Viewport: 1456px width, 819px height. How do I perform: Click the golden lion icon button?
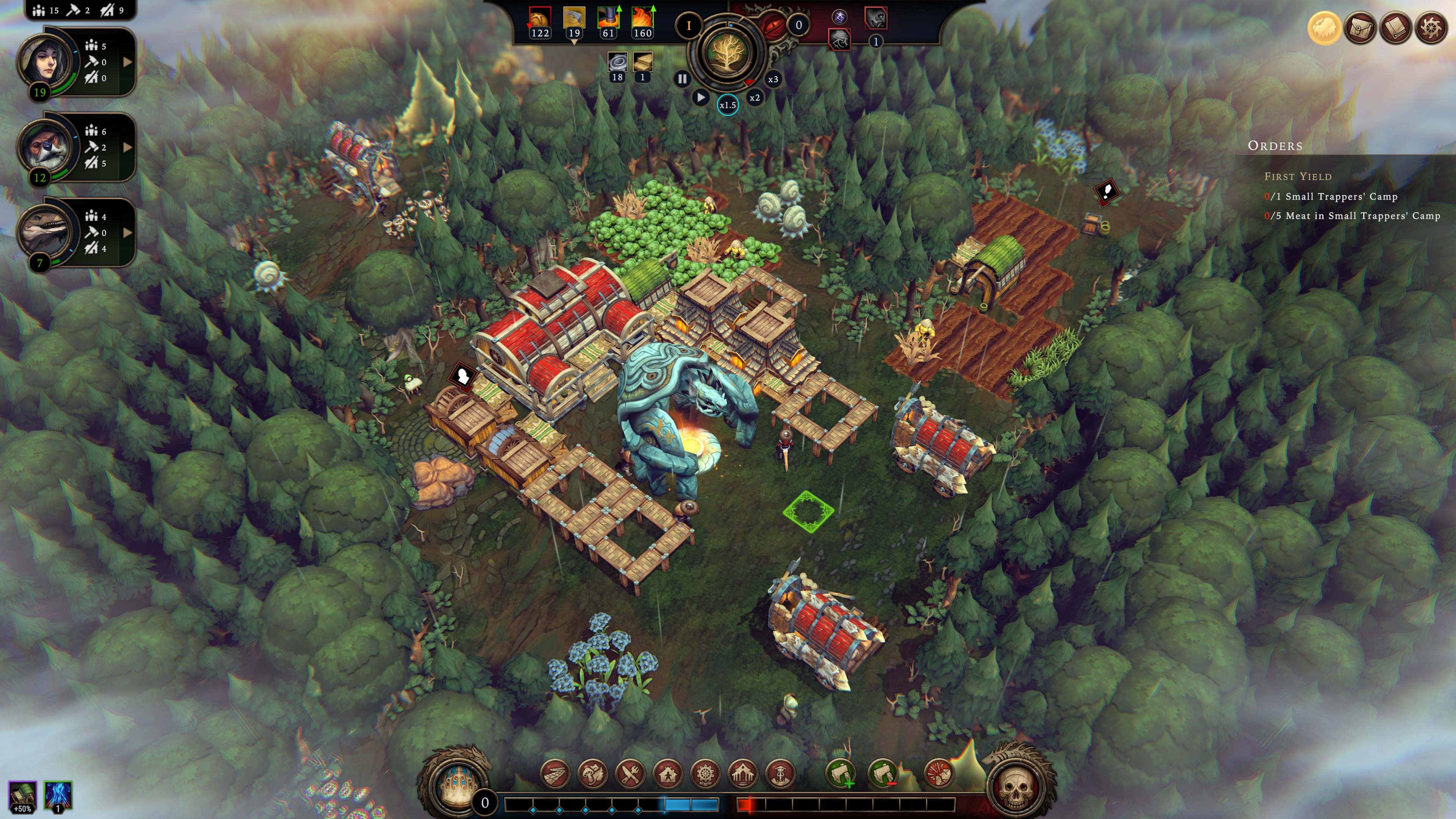[1324, 28]
